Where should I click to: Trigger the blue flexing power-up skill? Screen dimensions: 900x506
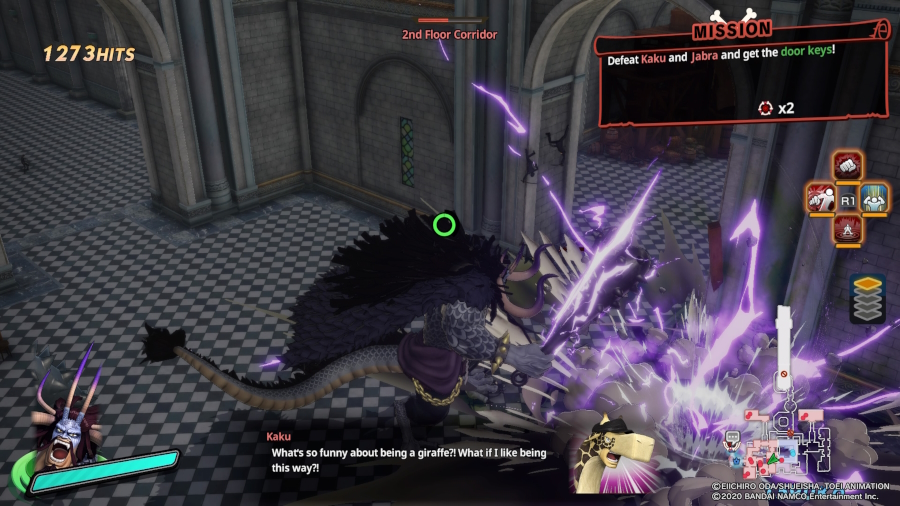[875, 197]
